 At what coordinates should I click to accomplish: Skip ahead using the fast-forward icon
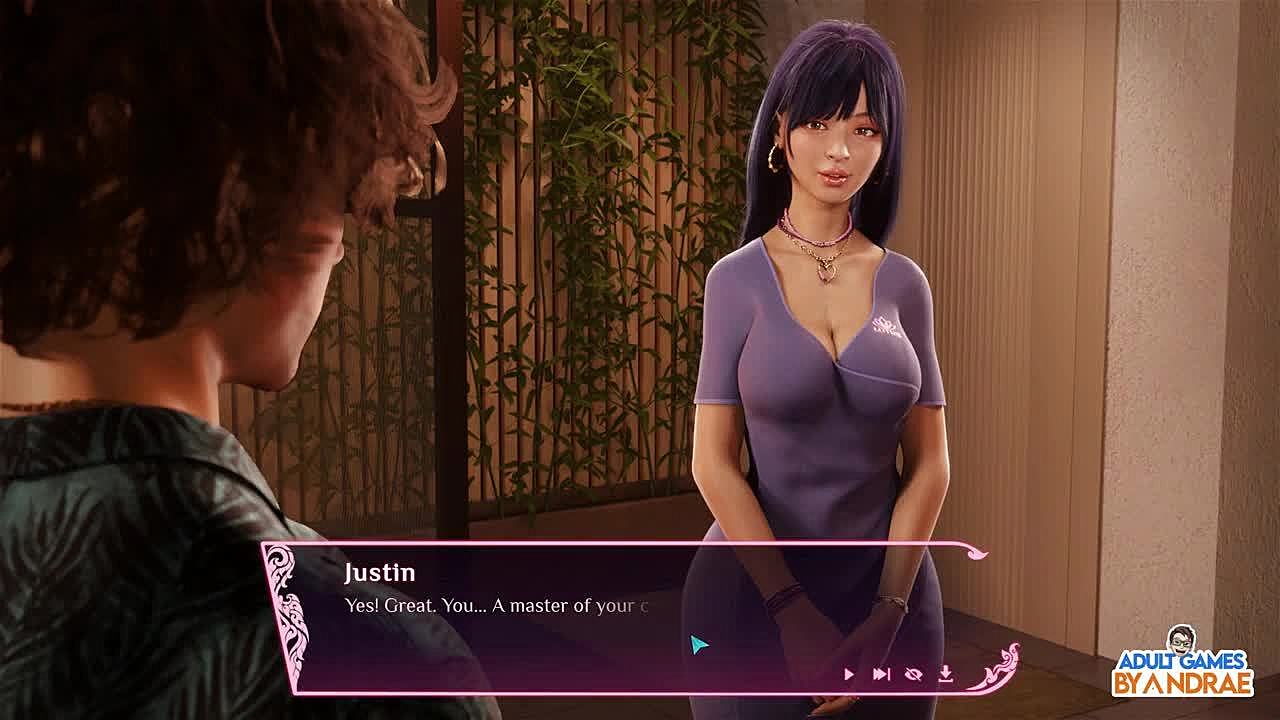[881, 675]
